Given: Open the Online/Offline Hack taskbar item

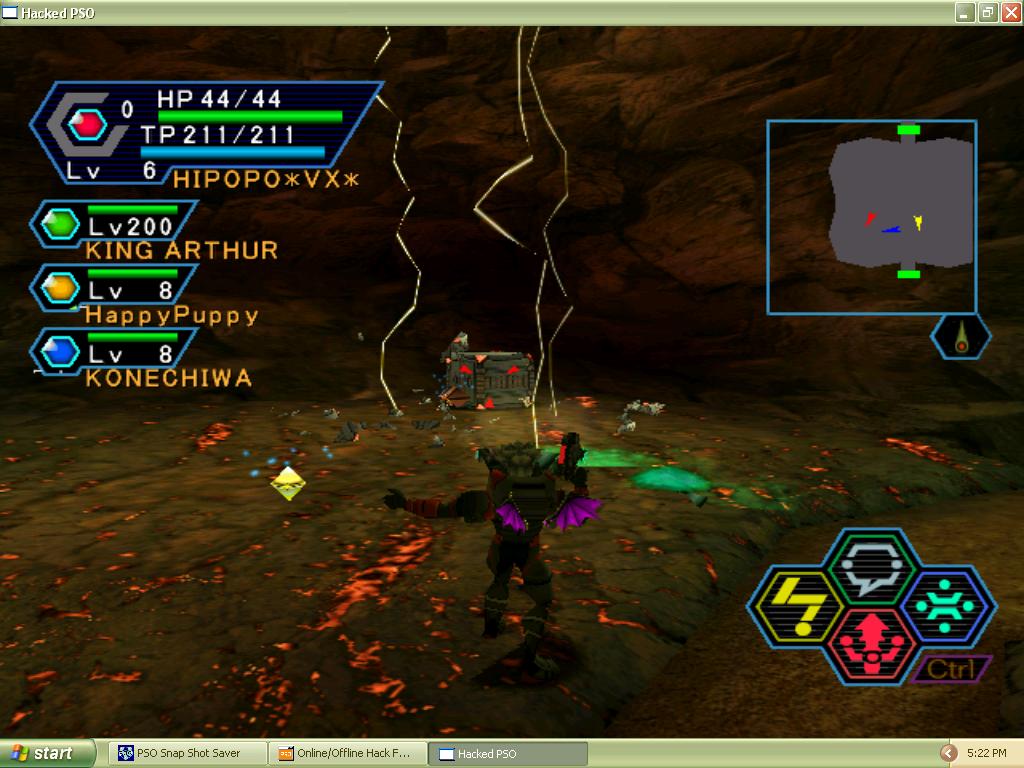Looking at the screenshot, I should 347,753.
